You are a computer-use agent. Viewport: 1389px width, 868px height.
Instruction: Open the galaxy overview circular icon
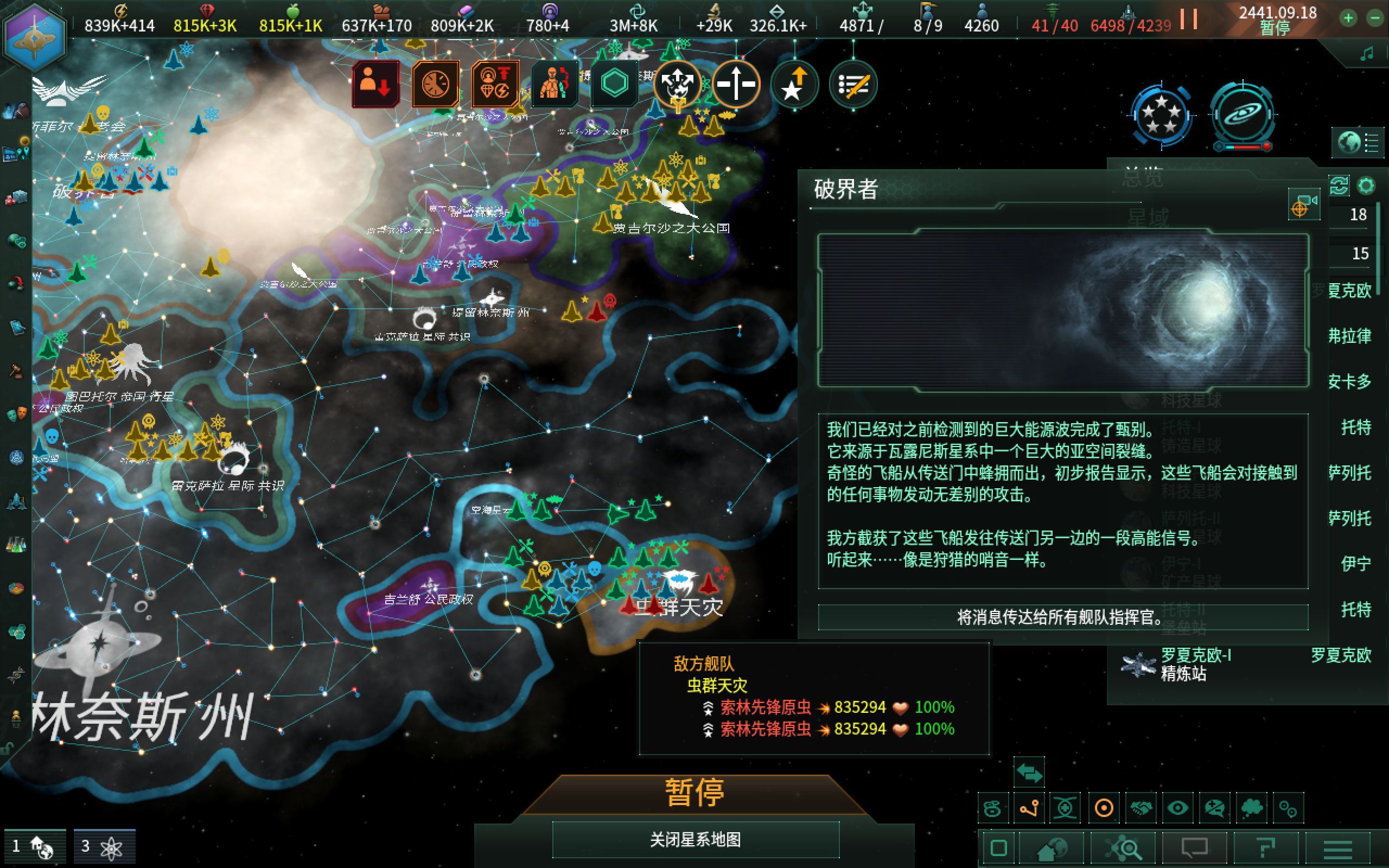click(1243, 115)
